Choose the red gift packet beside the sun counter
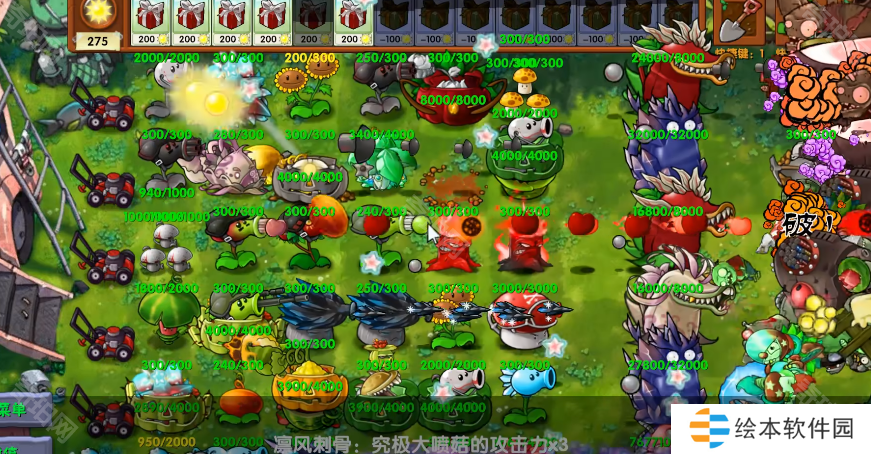The height and width of the screenshot is (454, 871). (150, 22)
